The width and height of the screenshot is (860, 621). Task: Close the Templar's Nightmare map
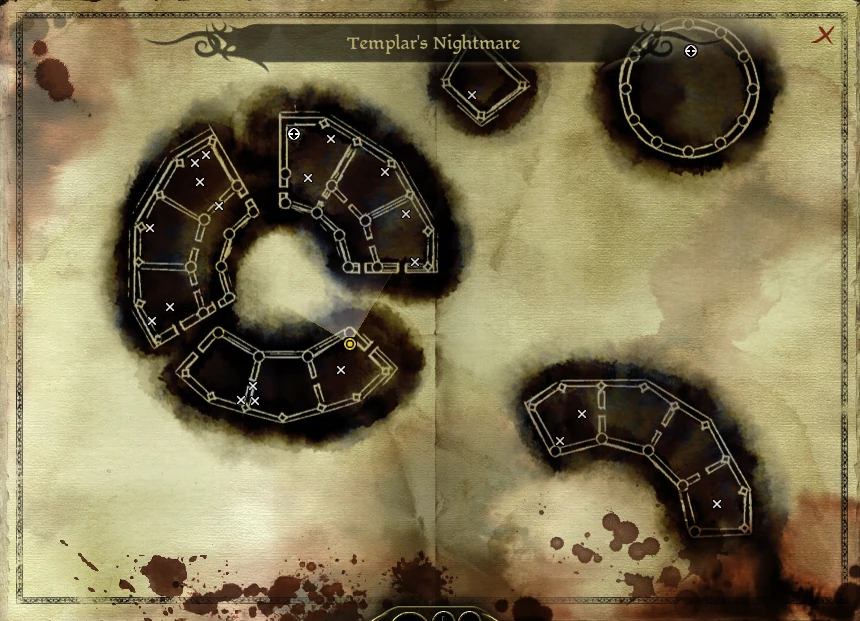click(x=824, y=36)
